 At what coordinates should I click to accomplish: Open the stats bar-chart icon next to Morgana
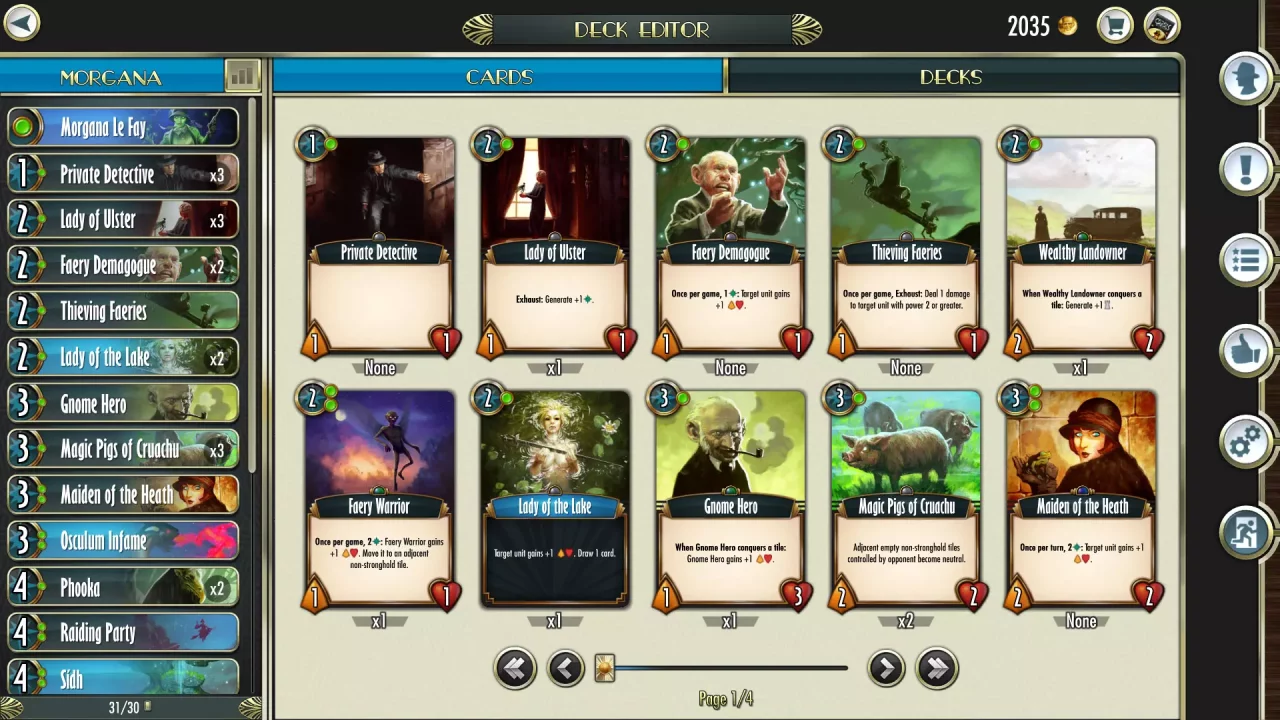tap(243, 77)
